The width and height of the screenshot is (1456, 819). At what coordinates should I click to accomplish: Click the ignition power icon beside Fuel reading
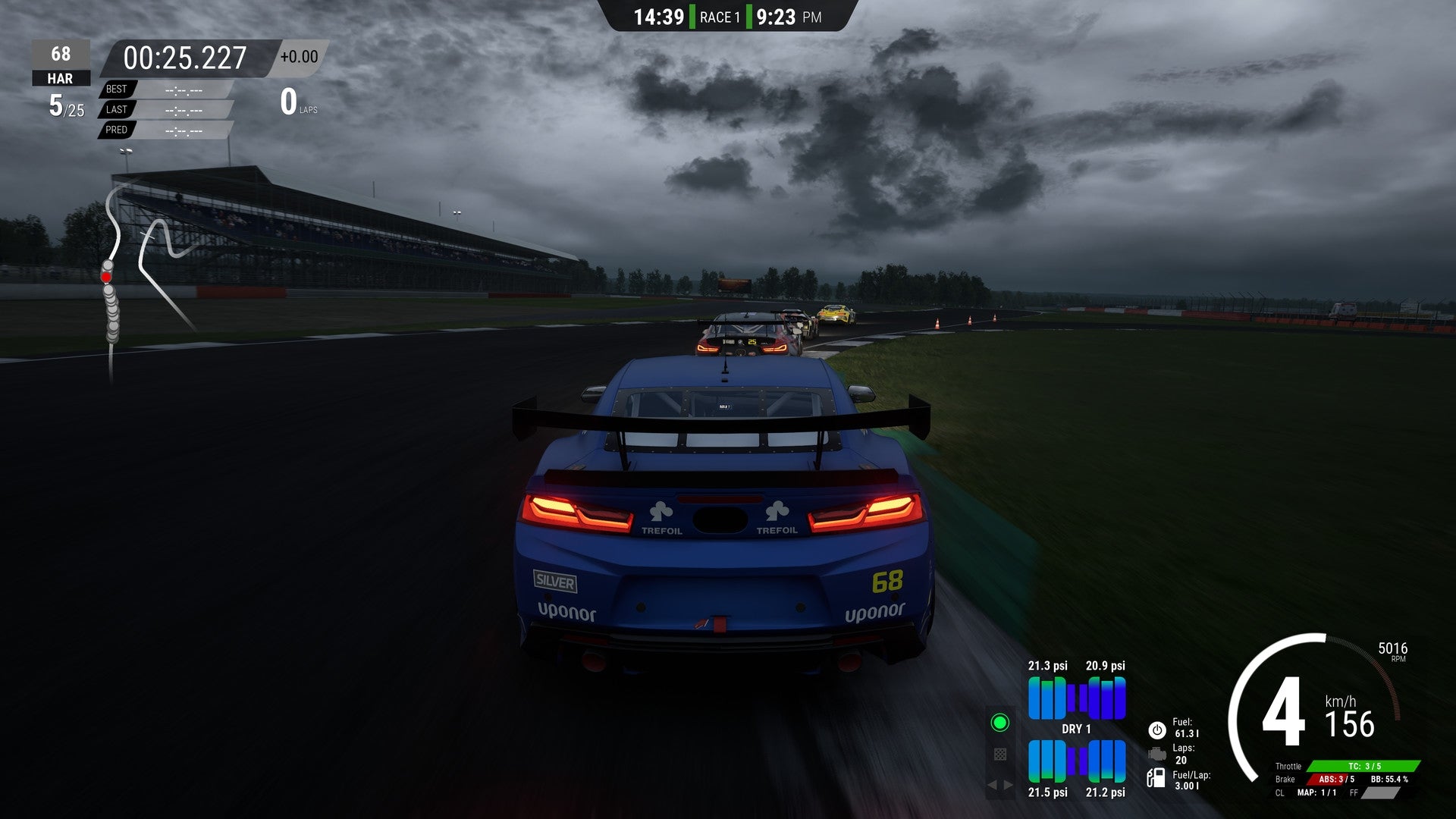(1156, 730)
